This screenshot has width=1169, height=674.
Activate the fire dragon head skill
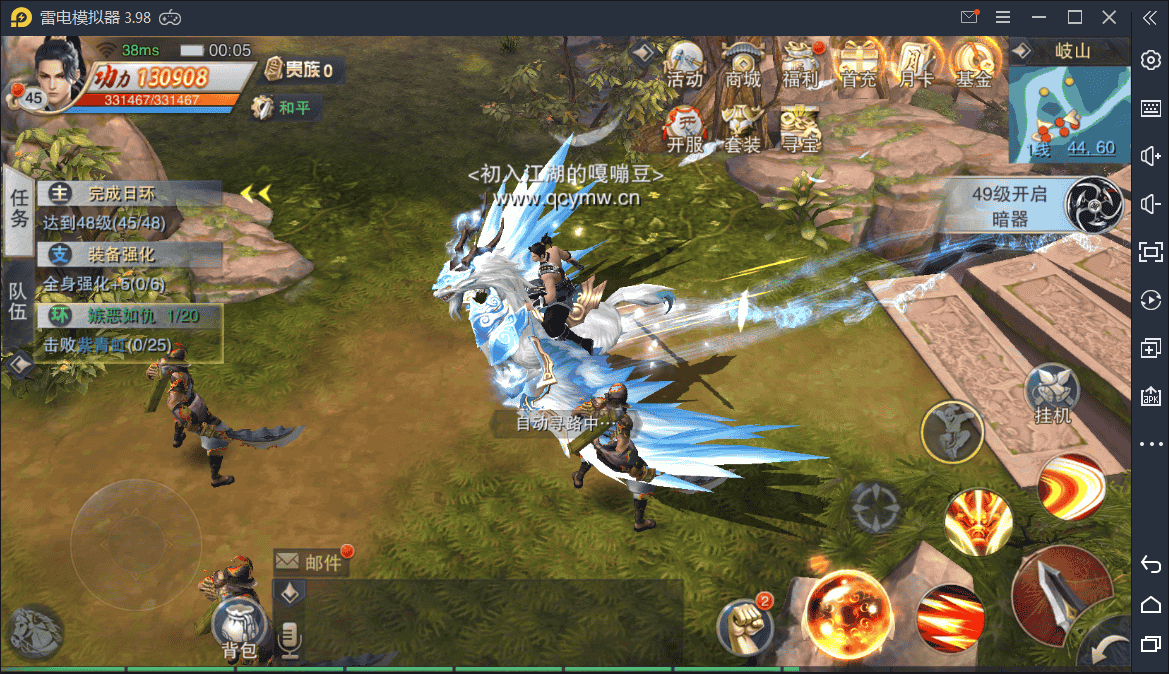click(978, 522)
